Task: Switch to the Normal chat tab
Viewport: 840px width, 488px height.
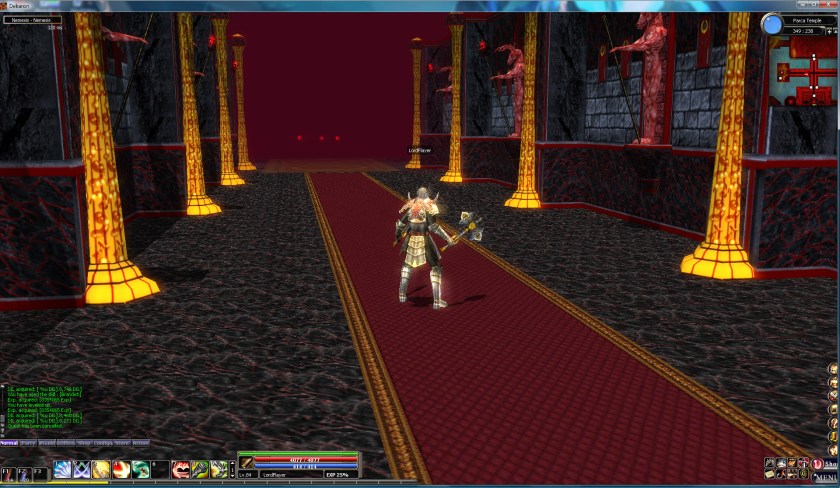Action: 9,443
